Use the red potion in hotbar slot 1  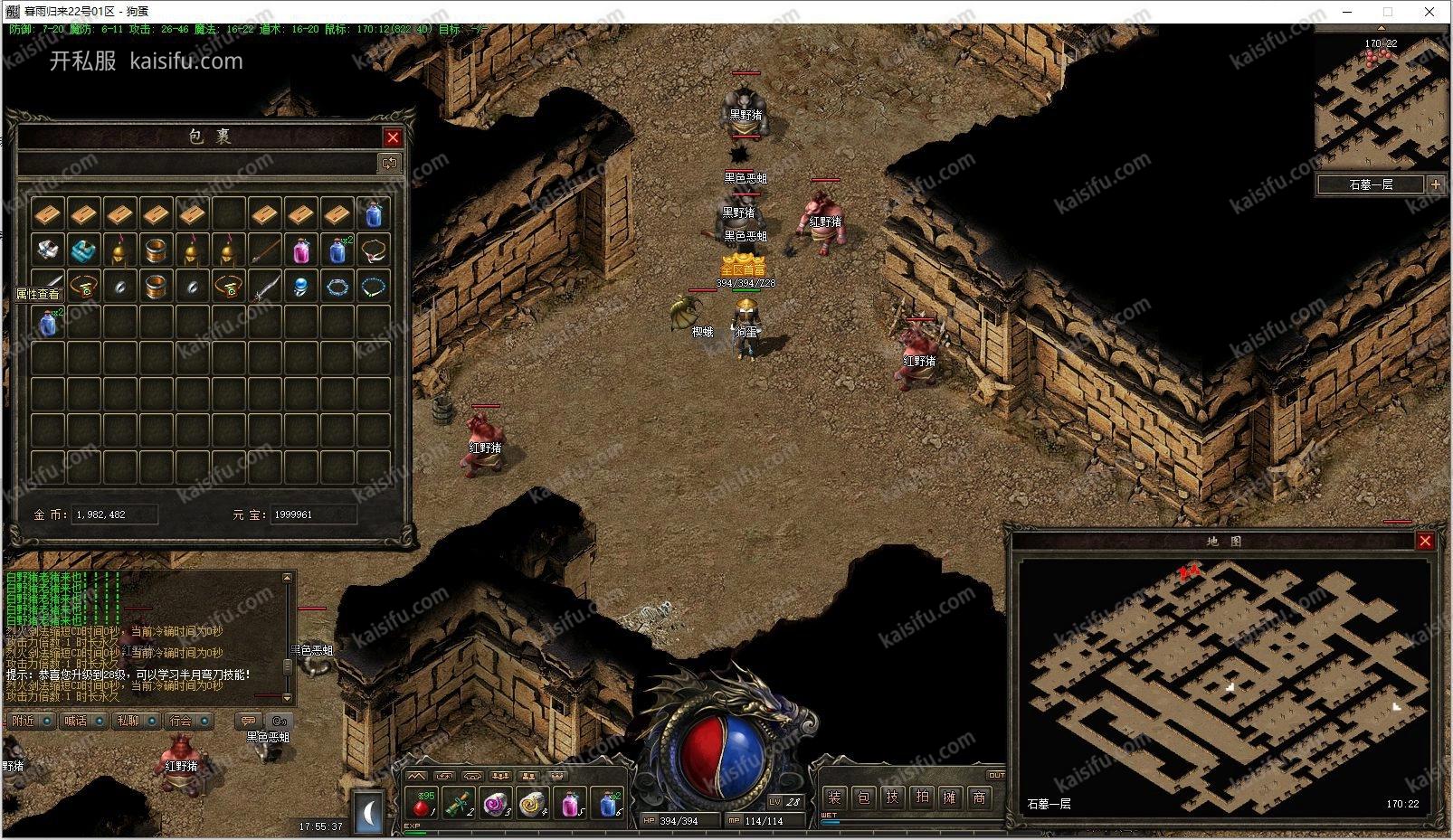click(x=422, y=802)
